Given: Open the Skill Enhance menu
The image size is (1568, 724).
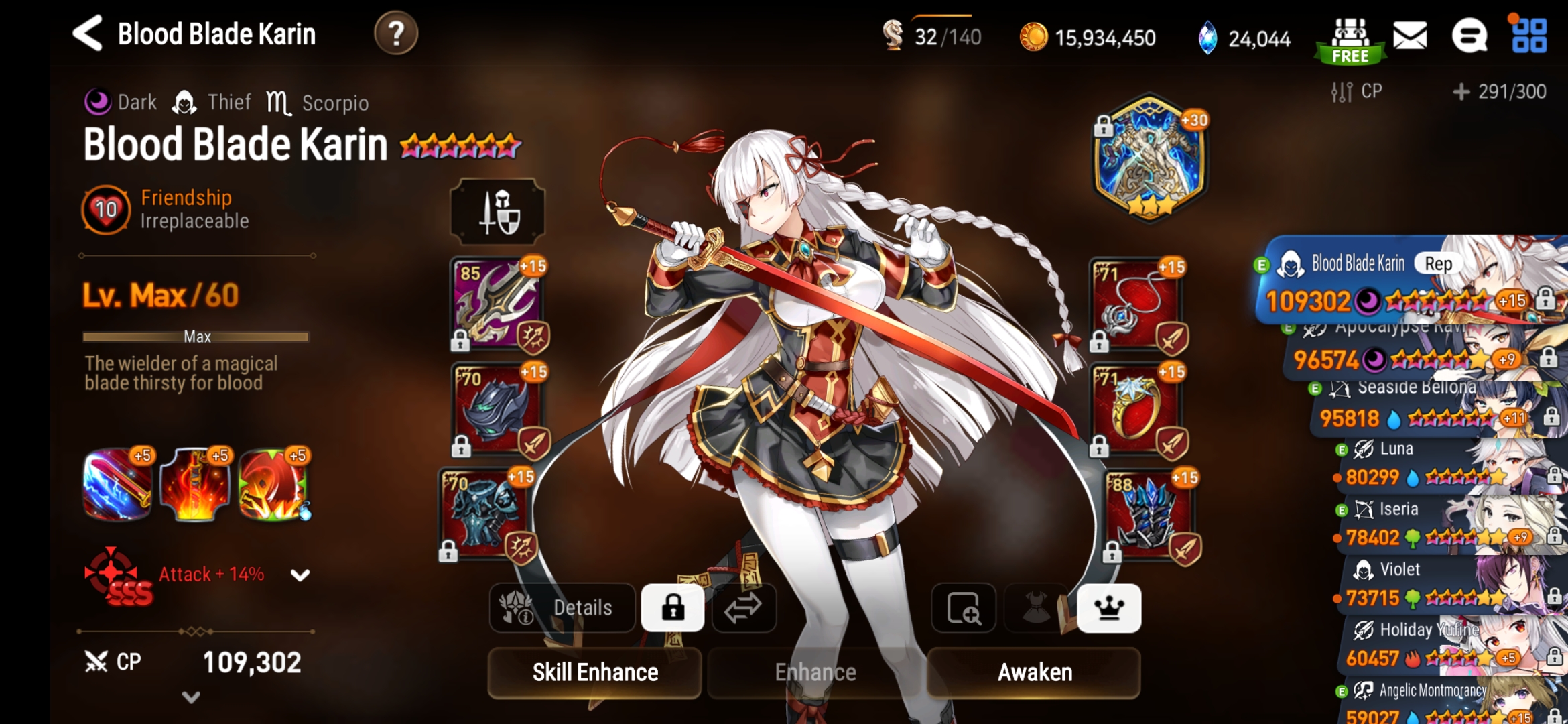Looking at the screenshot, I should [x=594, y=672].
